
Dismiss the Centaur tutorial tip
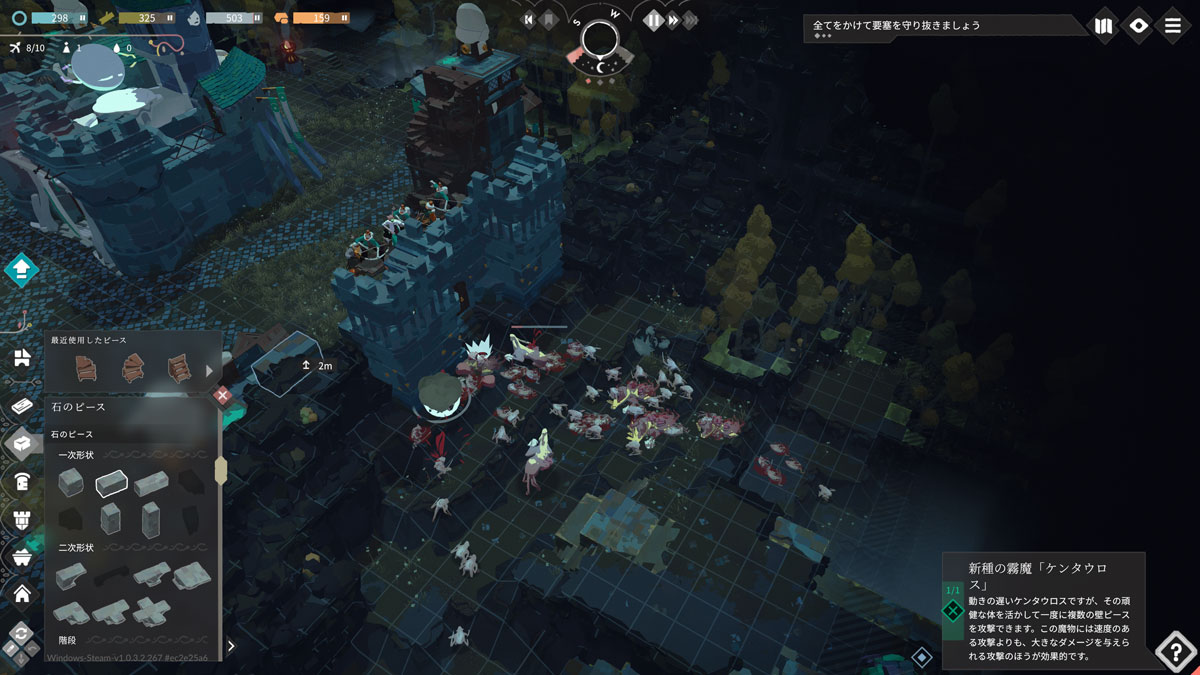953,610
